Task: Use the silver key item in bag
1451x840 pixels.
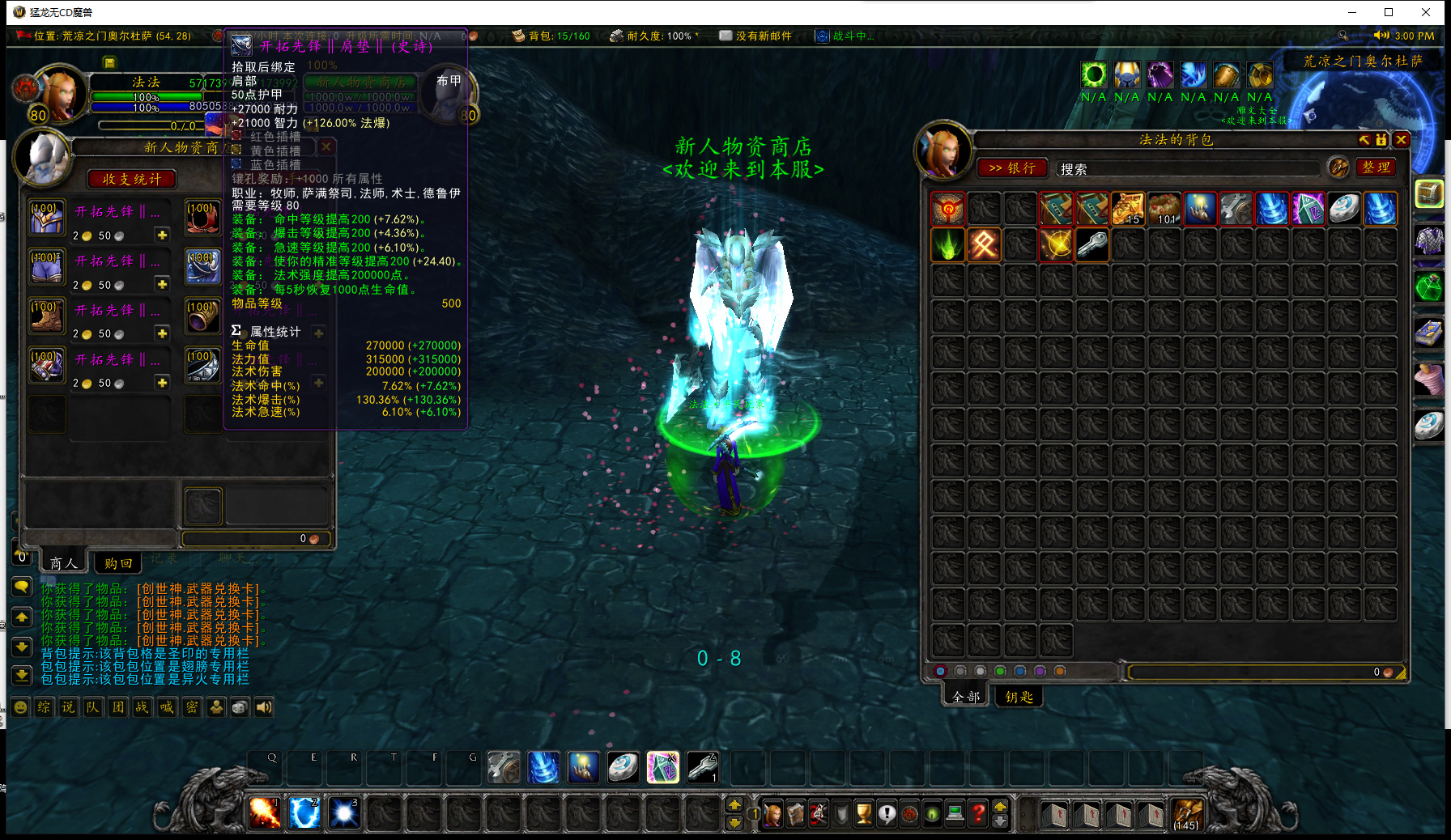Action: coord(1091,244)
